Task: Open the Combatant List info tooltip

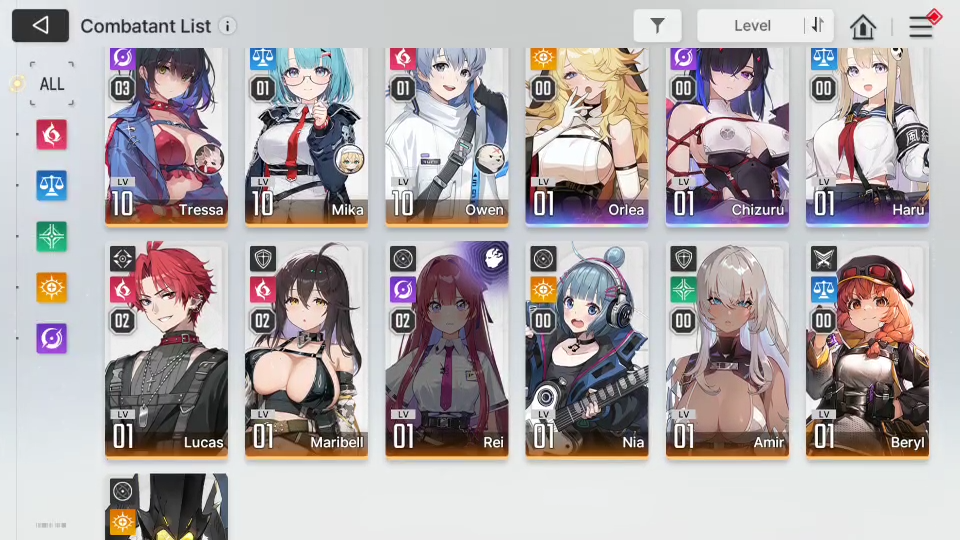Action: click(x=228, y=26)
